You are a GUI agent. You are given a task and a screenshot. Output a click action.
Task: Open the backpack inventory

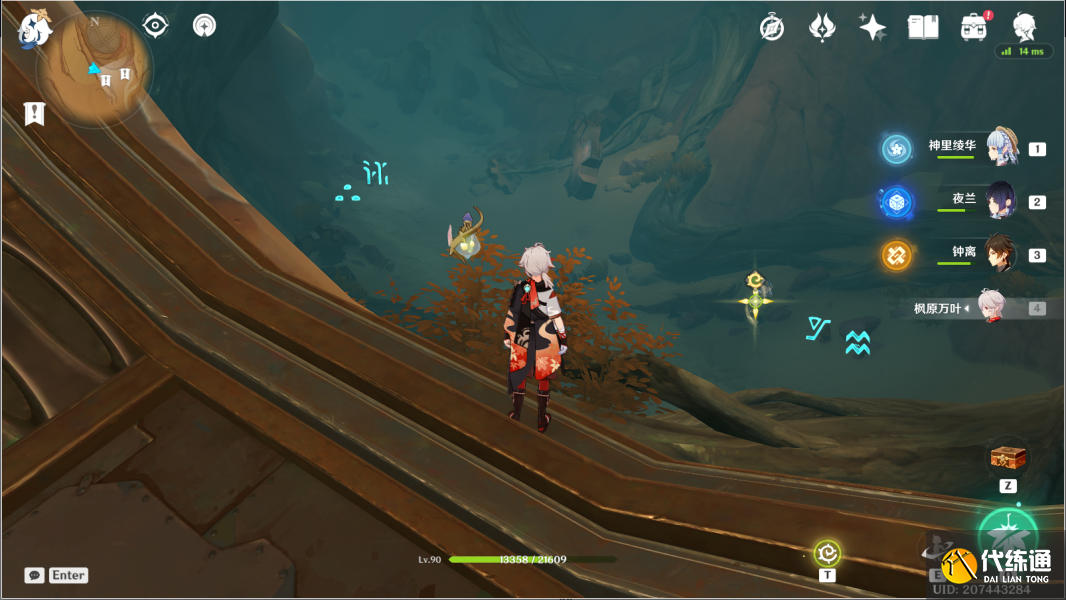[973, 27]
